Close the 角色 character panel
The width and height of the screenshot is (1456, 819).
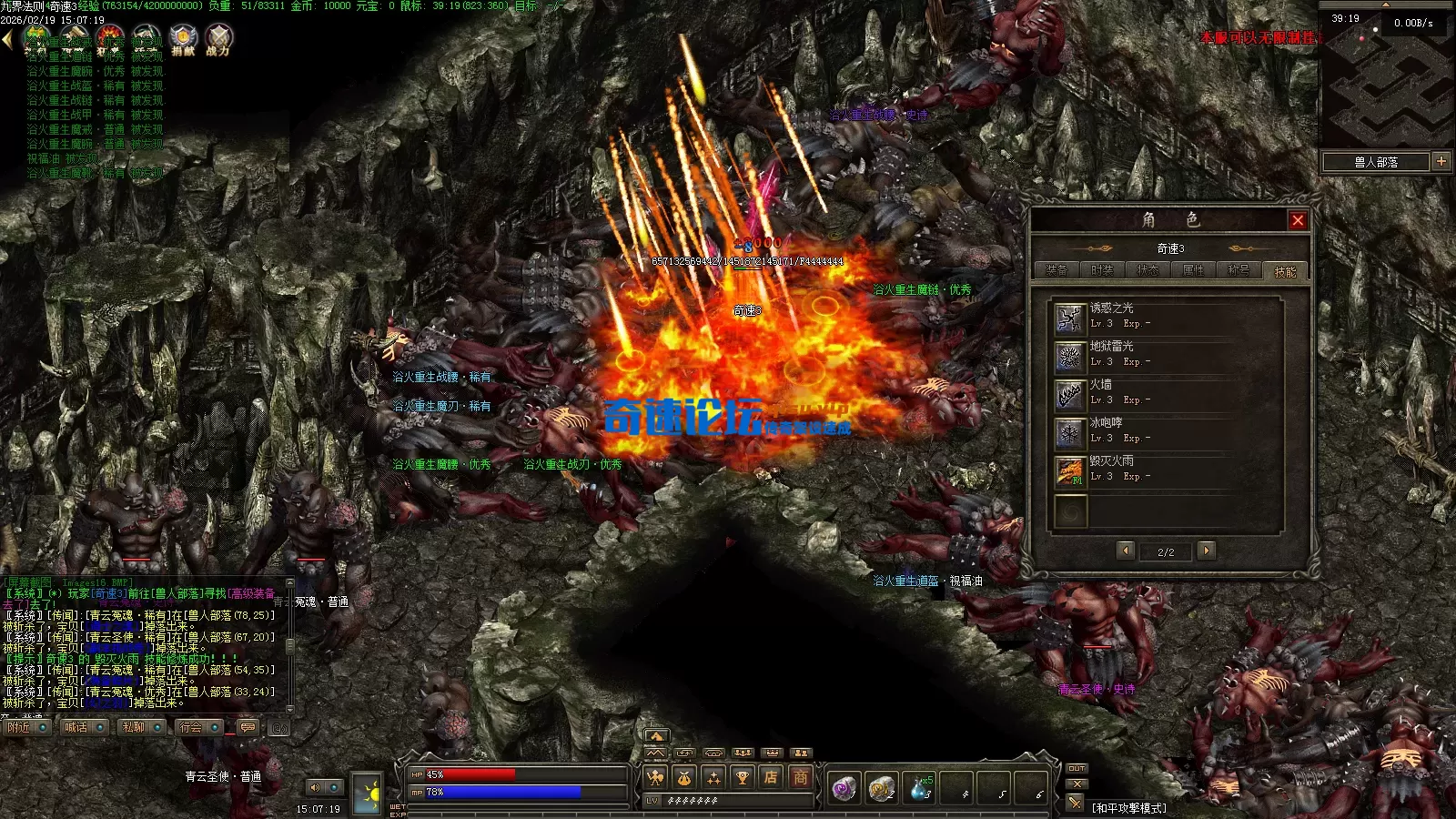1298,220
